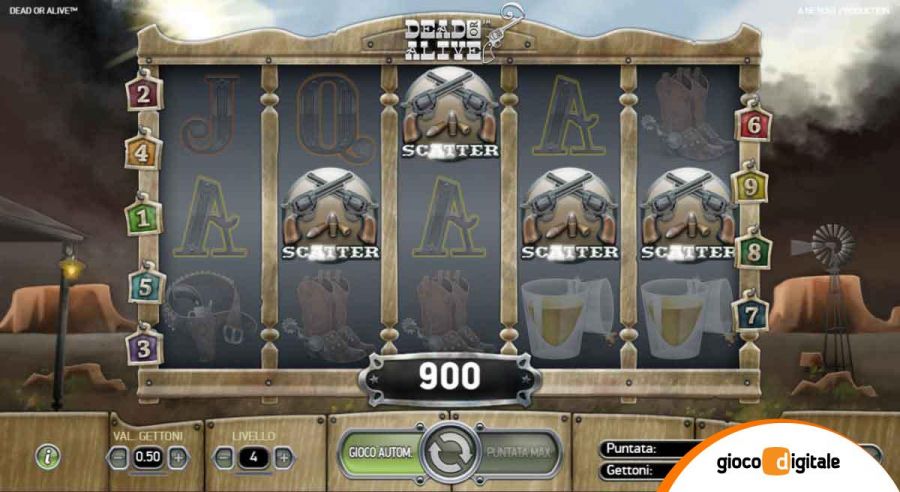Click the Gioco Digitale logo overlay
The height and width of the screenshot is (492, 900).
tap(778, 463)
